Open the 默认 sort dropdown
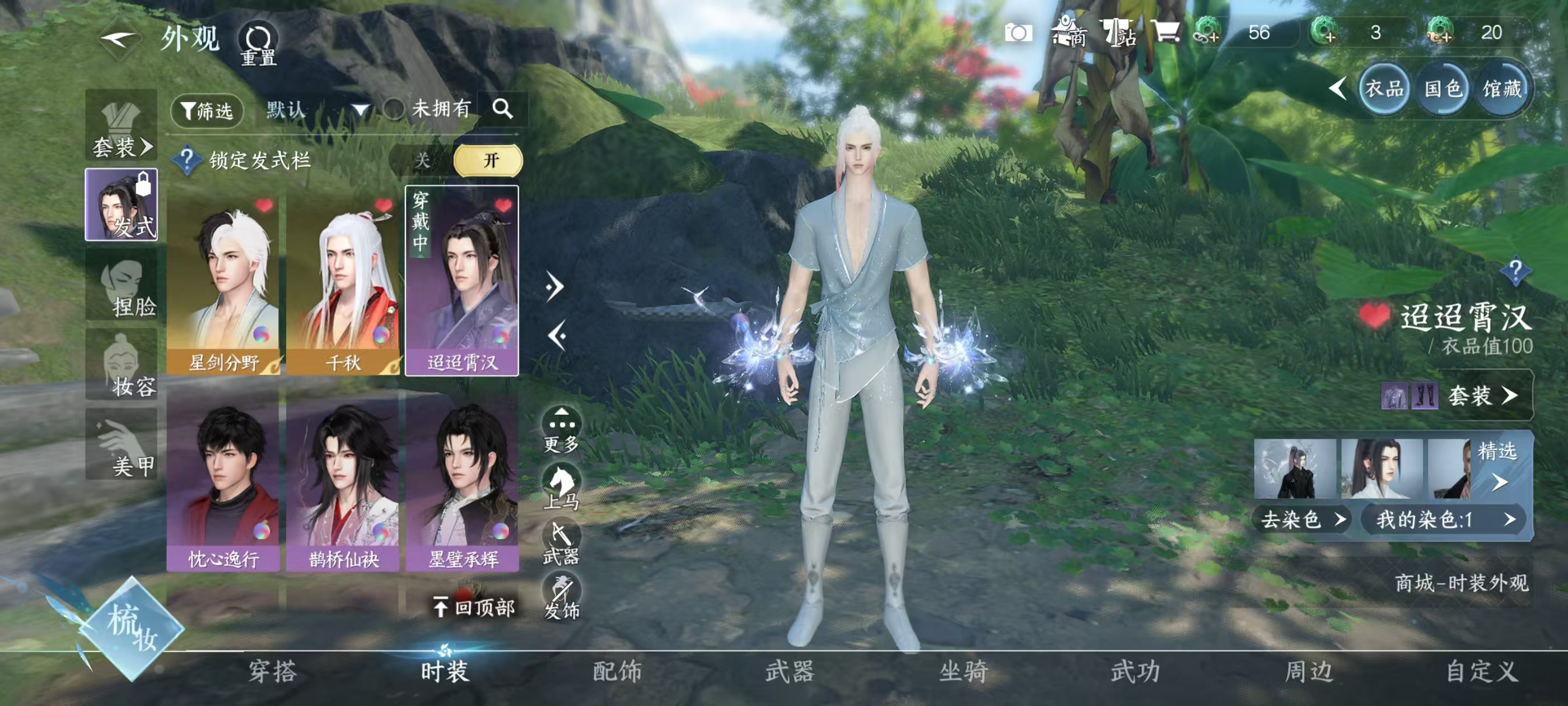This screenshot has height=706, width=1568. (318, 110)
